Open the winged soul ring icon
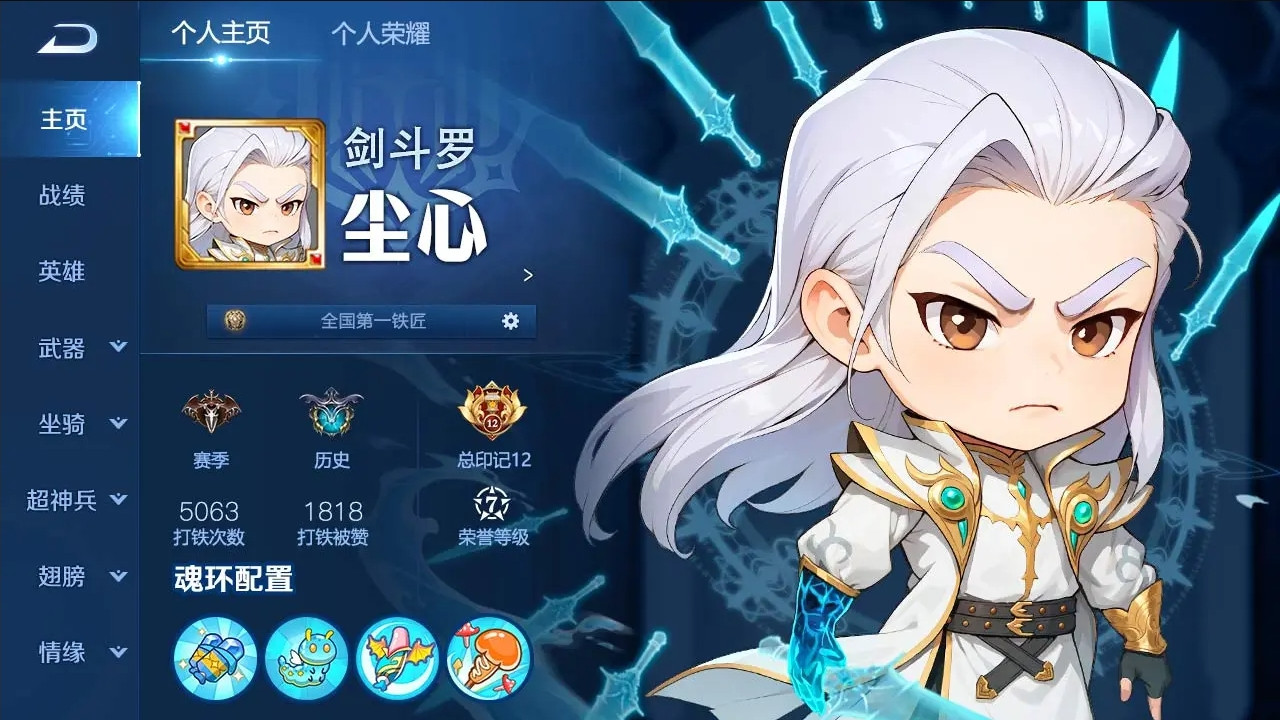The height and width of the screenshot is (720, 1280). (396, 658)
